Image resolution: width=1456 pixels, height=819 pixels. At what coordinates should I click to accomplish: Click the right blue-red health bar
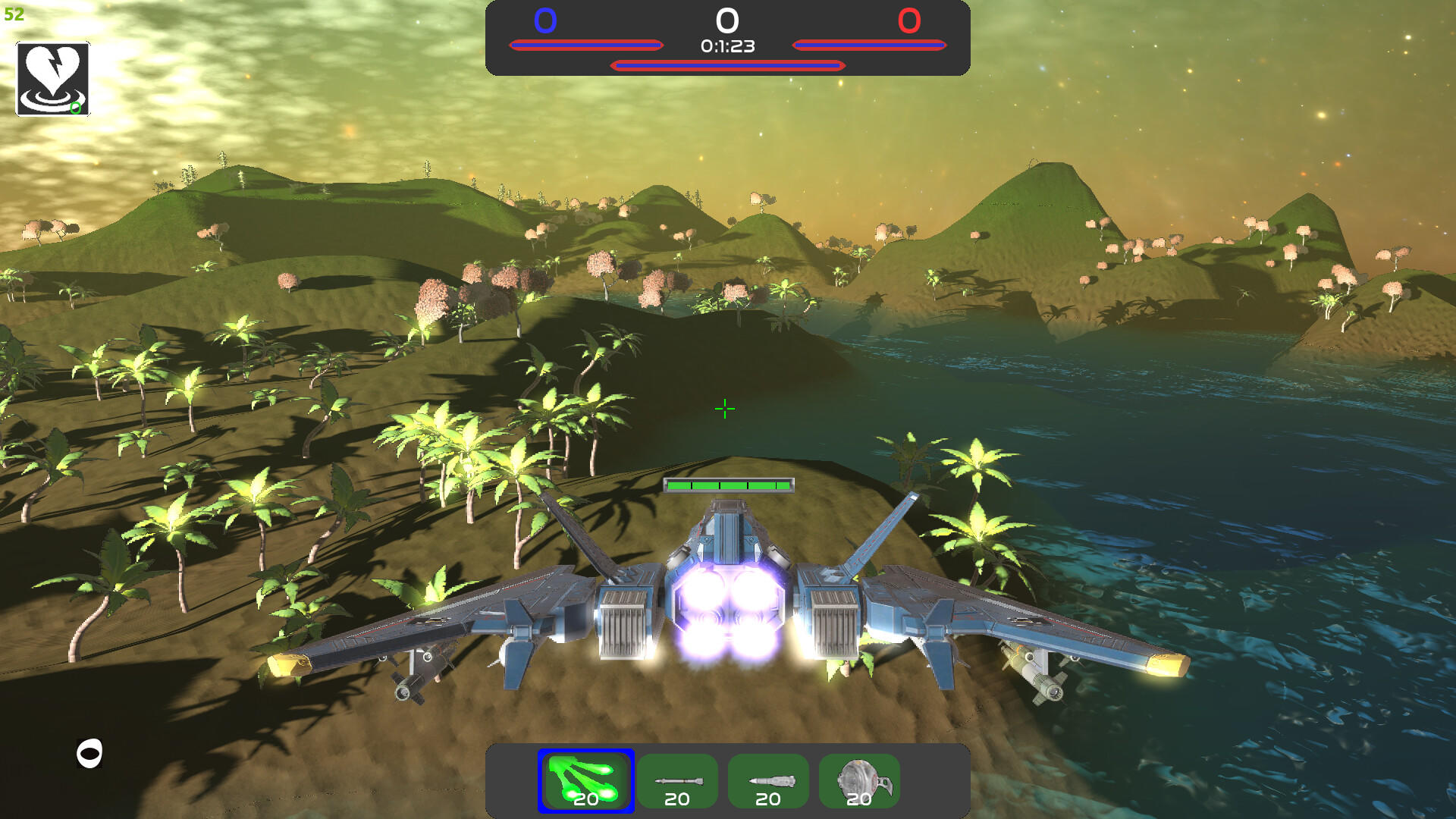click(871, 44)
